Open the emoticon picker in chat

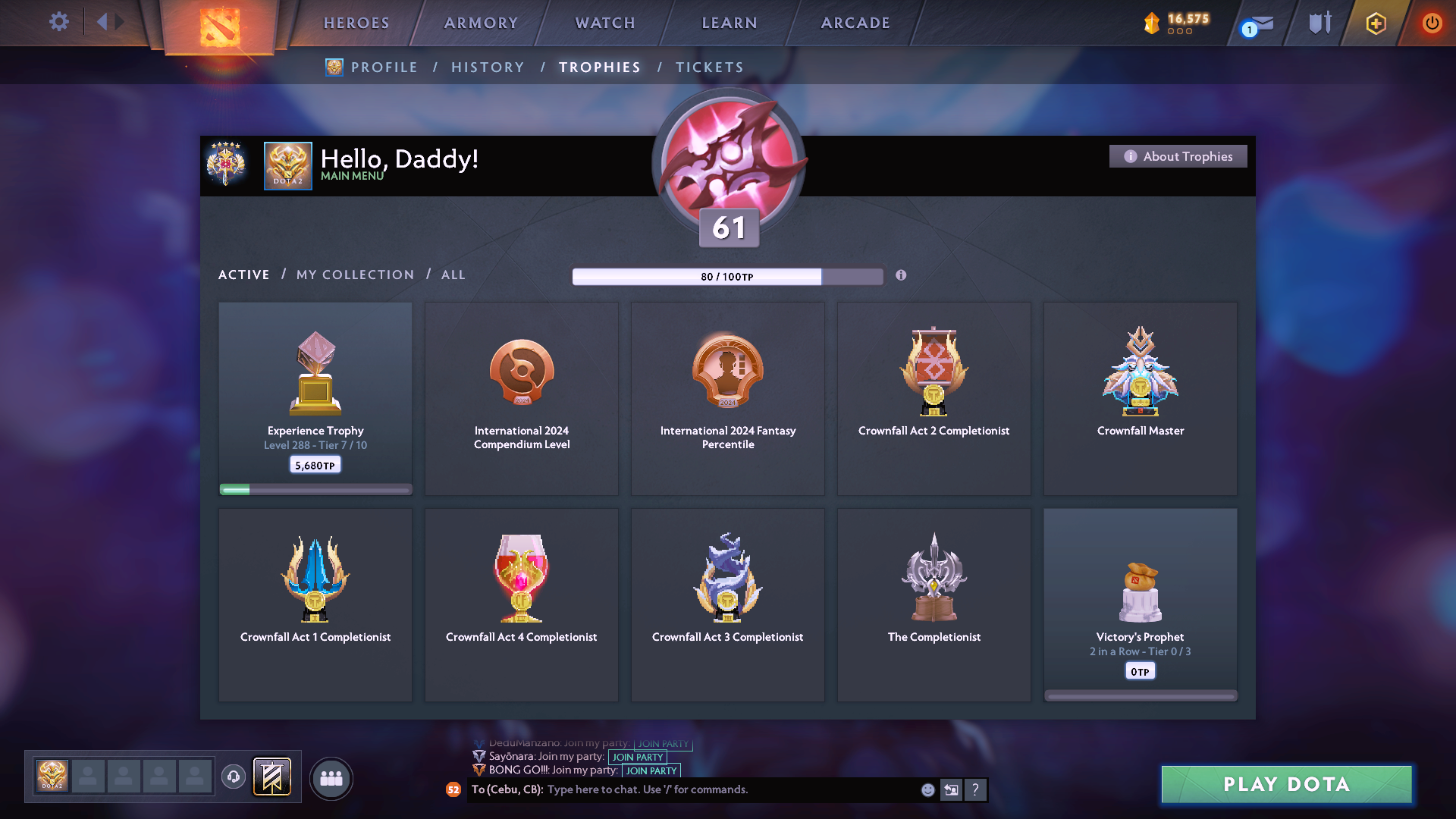pos(927,789)
